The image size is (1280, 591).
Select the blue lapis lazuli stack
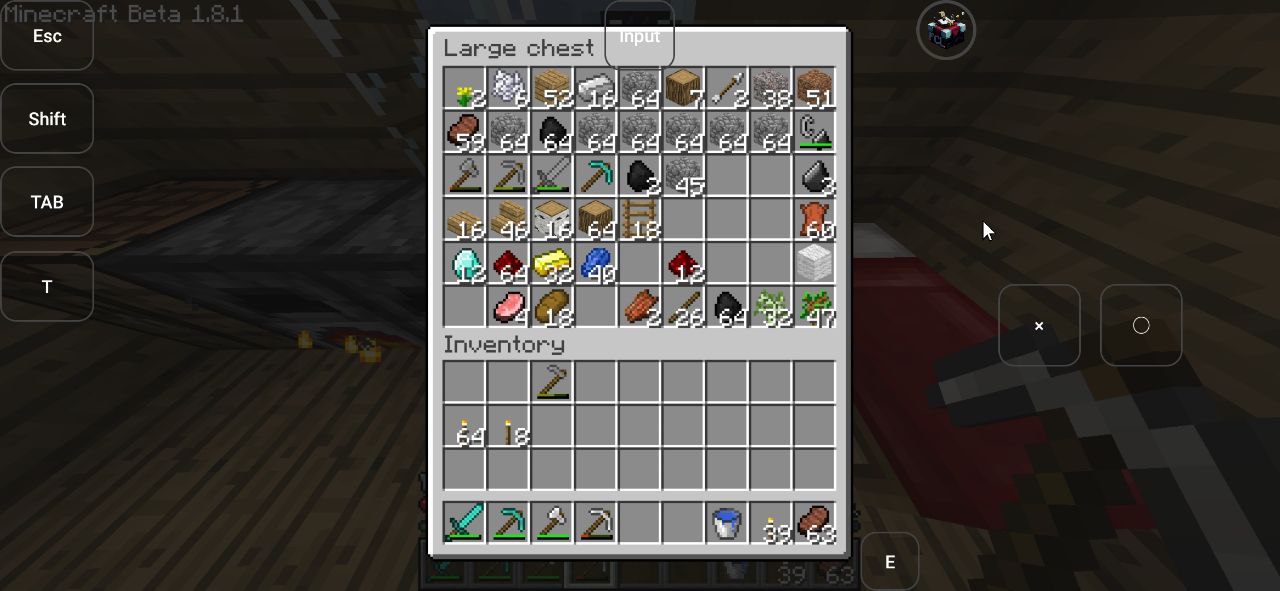(x=596, y=262)
